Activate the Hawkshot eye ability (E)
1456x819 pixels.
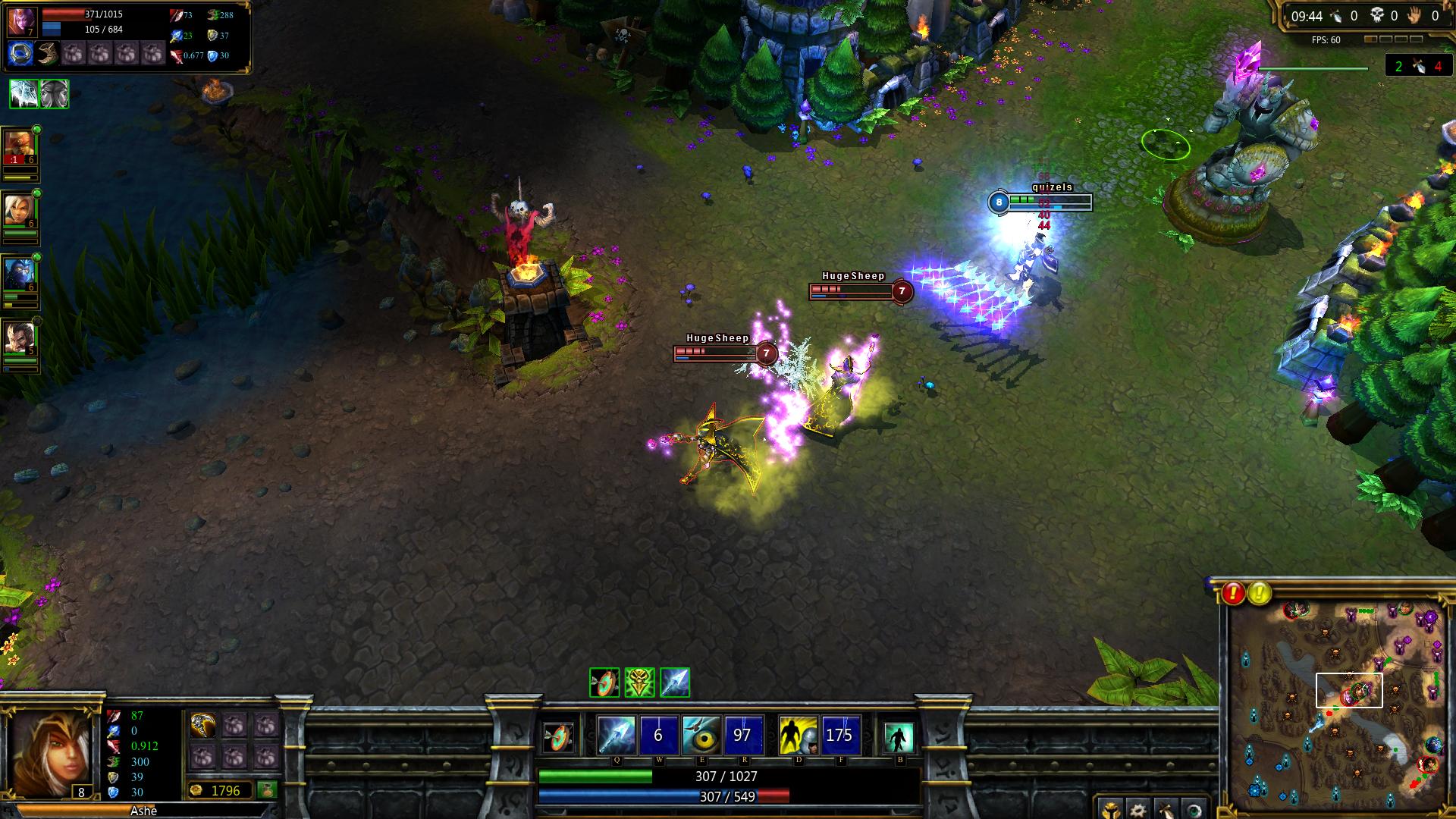point(701,735)
